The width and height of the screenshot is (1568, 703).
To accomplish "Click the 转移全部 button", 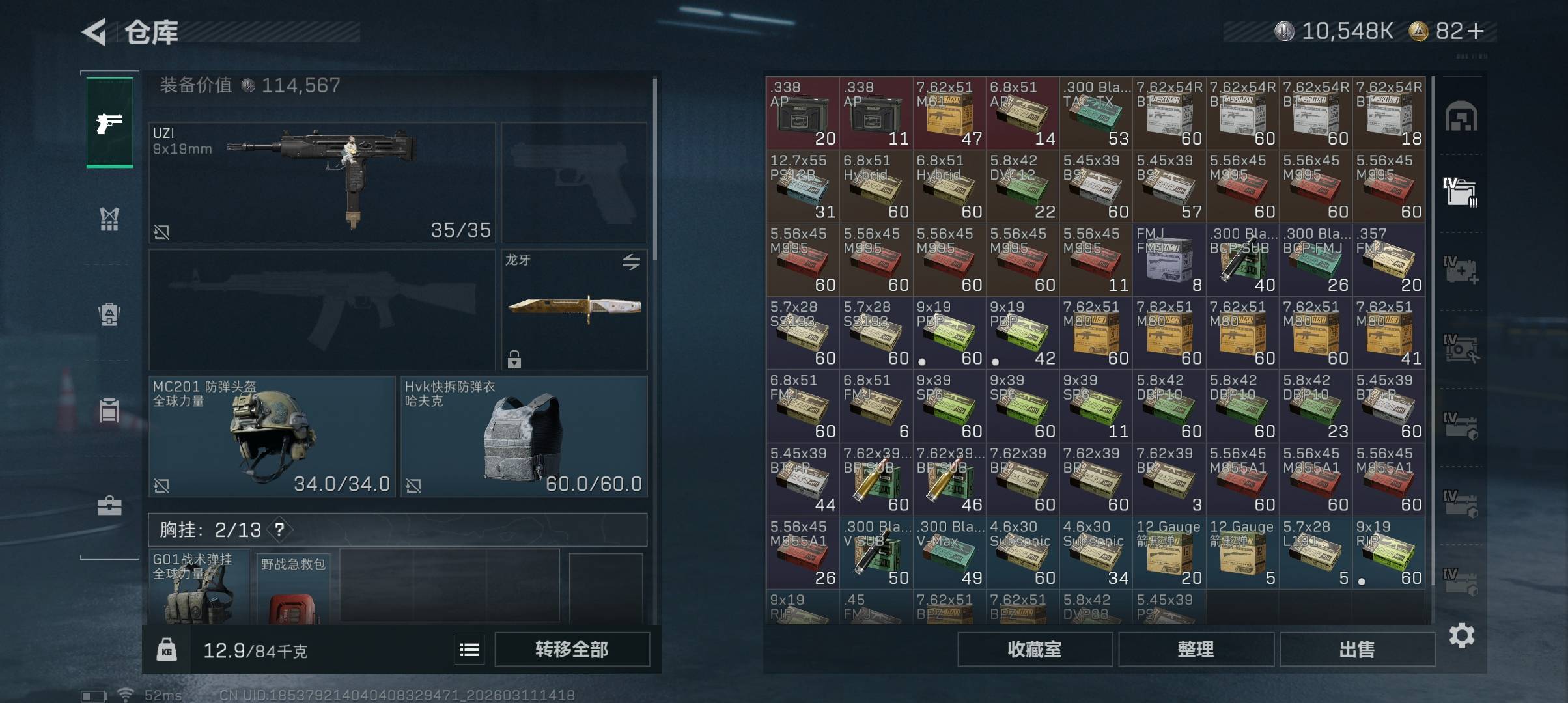I will click(x=572, y=649).
